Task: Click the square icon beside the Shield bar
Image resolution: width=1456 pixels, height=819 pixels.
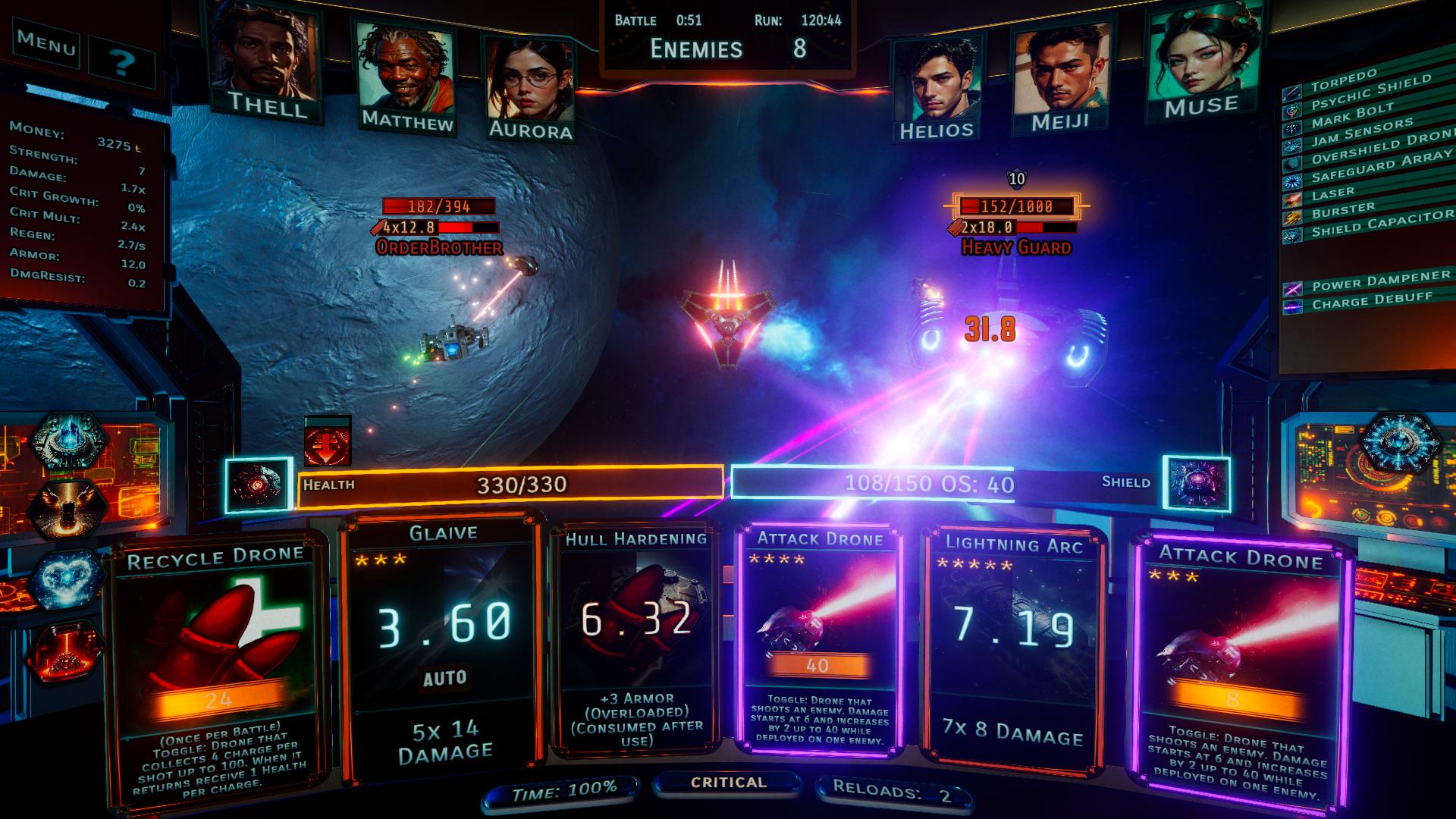Action: (x=1197, y=484)
